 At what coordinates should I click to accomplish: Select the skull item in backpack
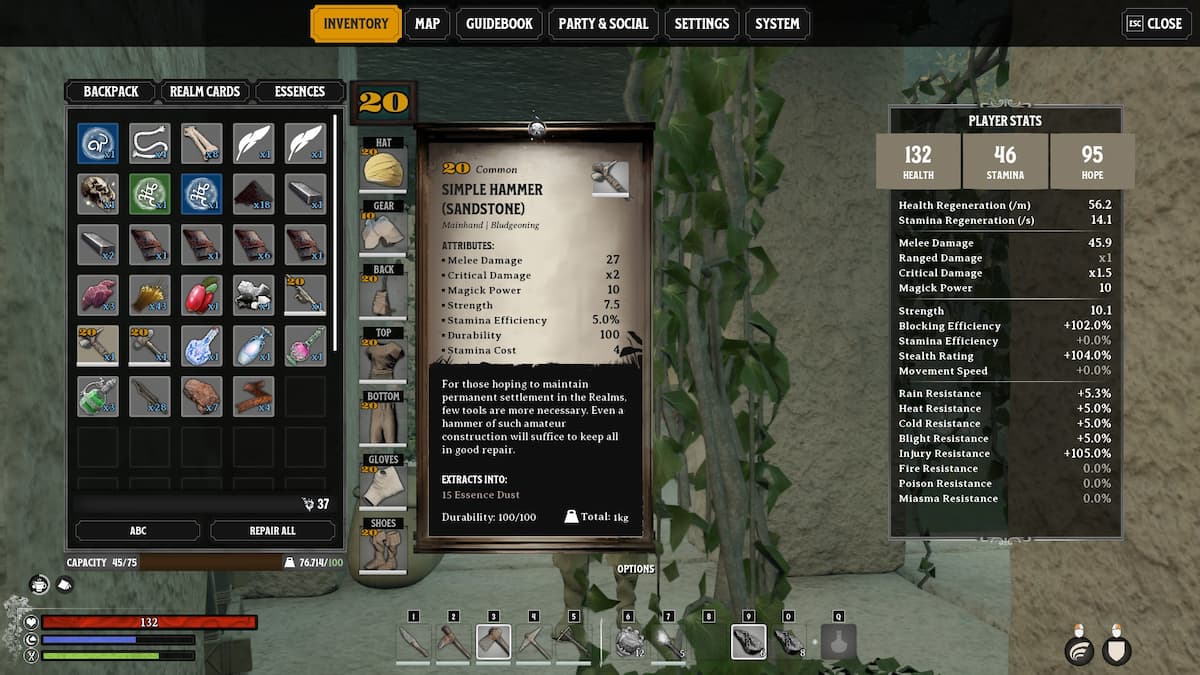(98, 194)
